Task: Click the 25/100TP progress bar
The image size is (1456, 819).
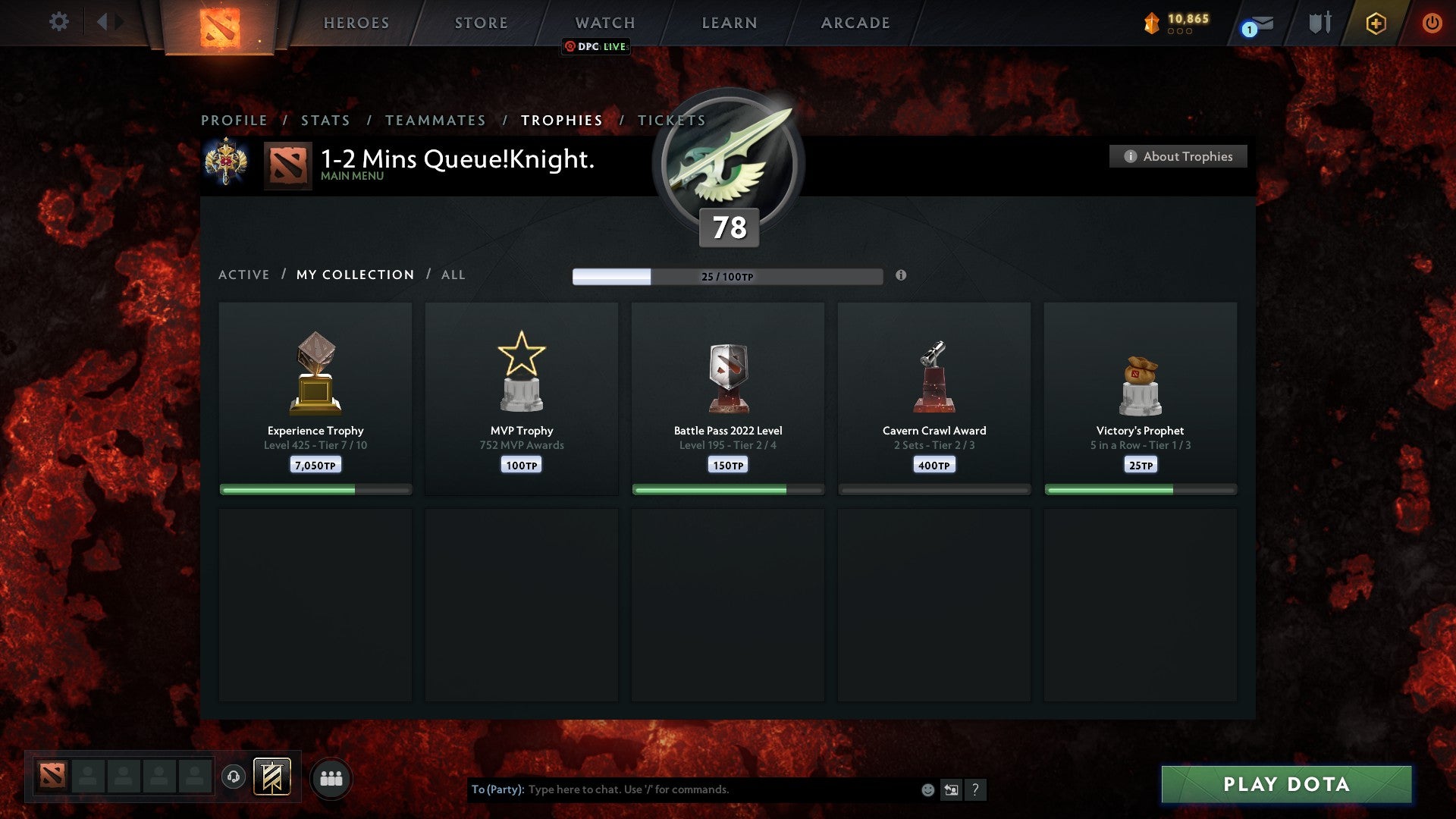Action: [x=728, y=277]
